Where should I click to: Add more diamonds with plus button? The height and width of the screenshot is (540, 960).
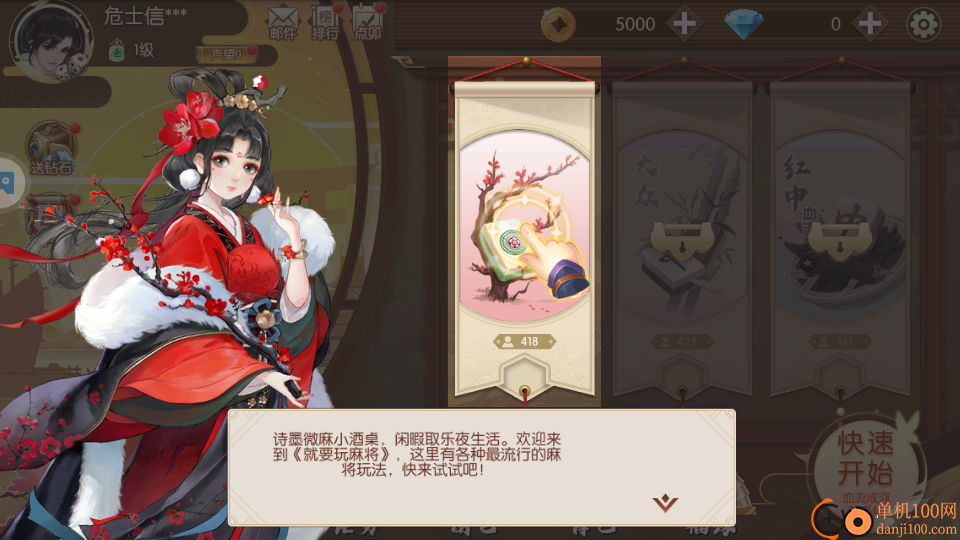pyautogui.click(x=871, y=24)
